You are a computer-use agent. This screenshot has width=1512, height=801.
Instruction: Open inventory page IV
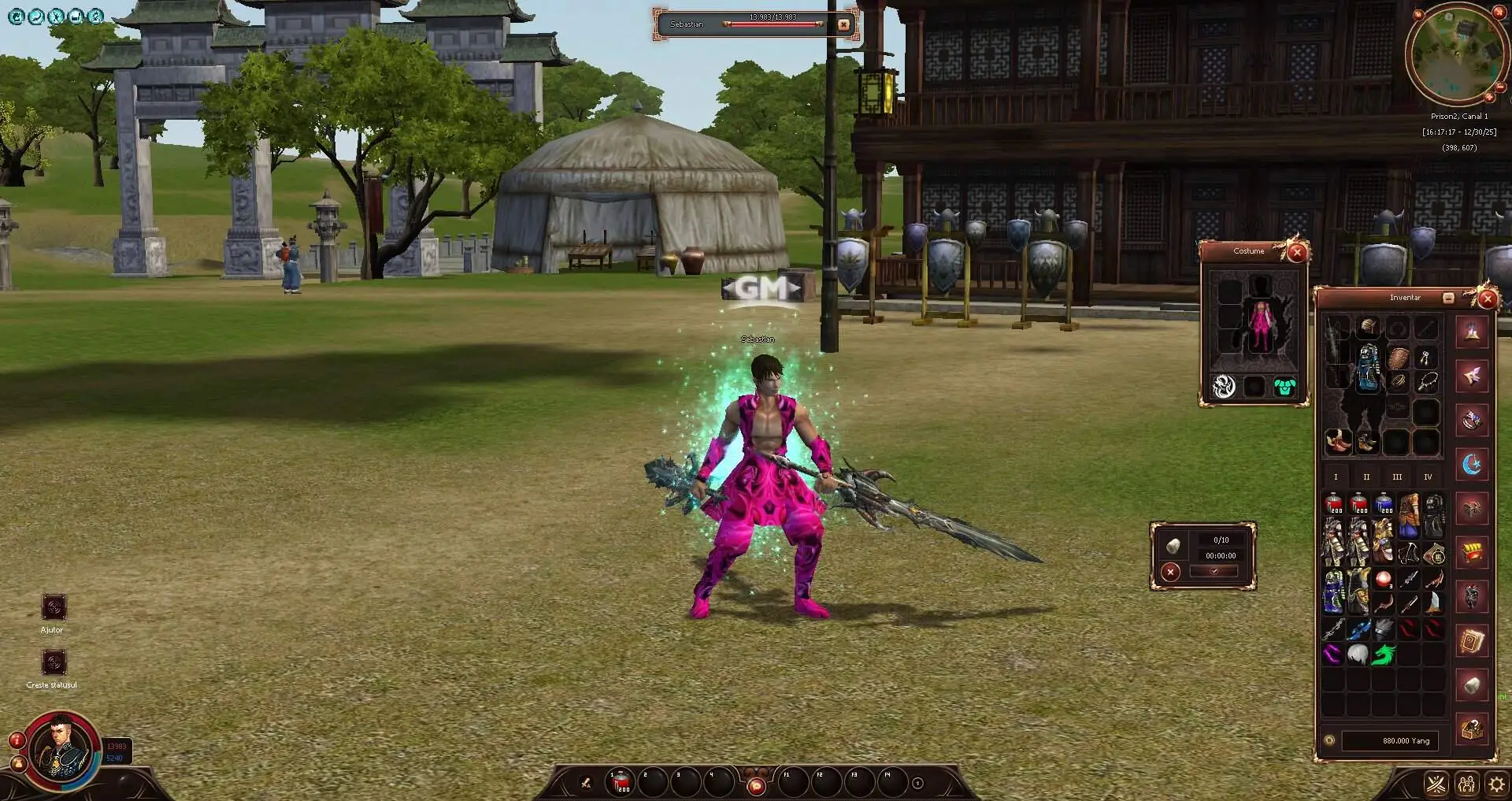1428,477
